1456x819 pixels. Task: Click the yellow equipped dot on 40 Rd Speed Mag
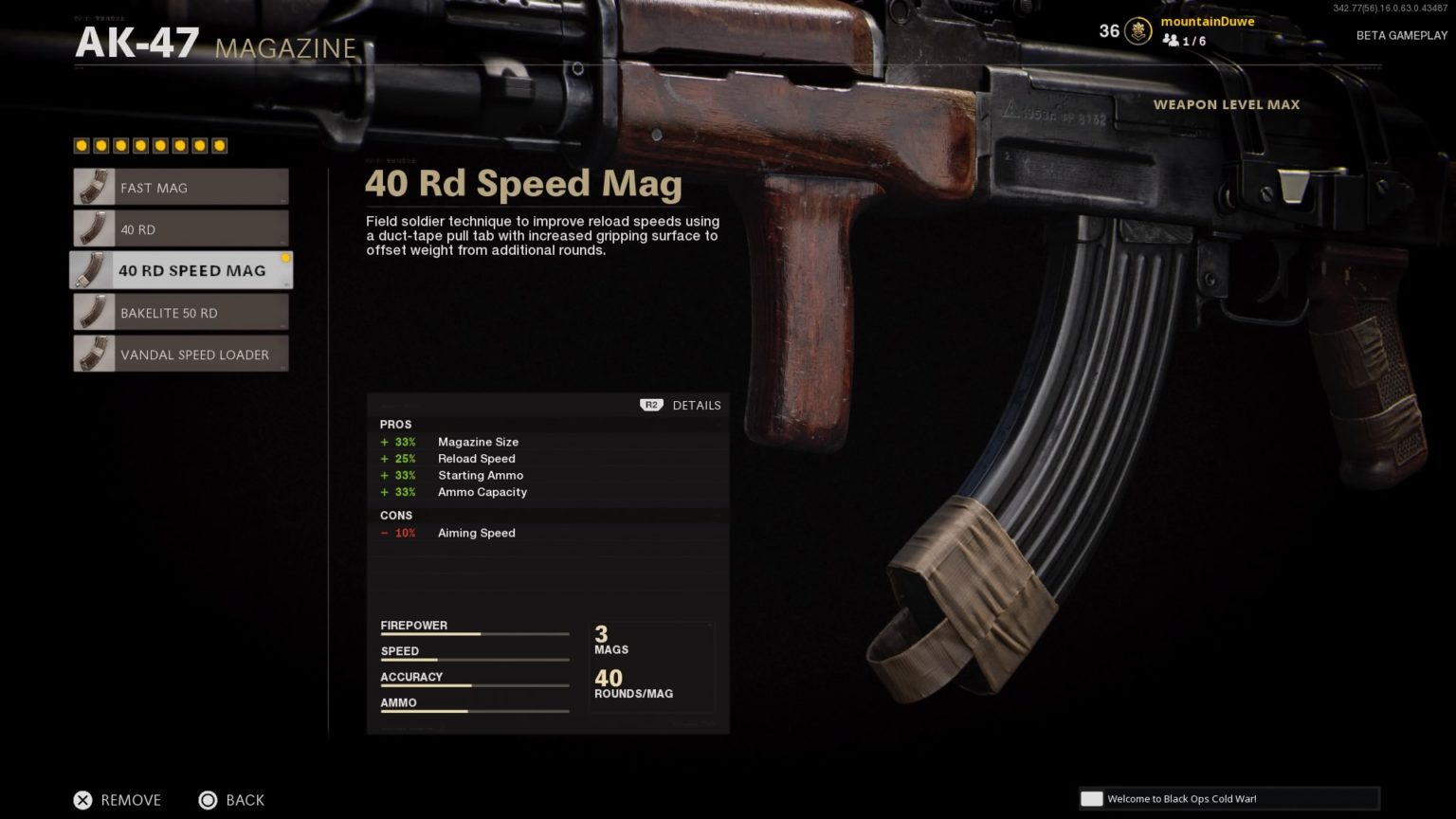pos(286,256)
